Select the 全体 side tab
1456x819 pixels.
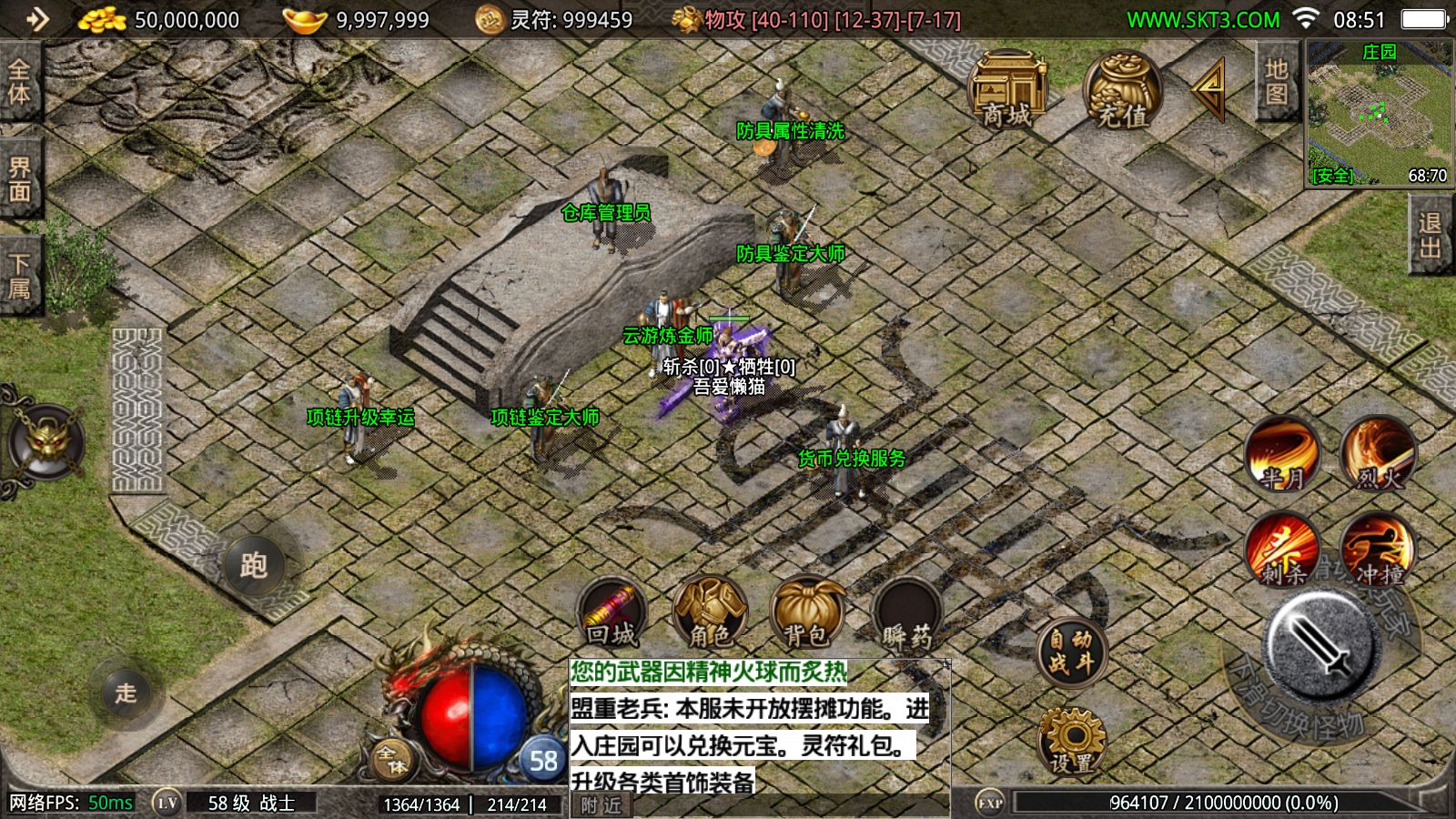click(x=19, y=82)
